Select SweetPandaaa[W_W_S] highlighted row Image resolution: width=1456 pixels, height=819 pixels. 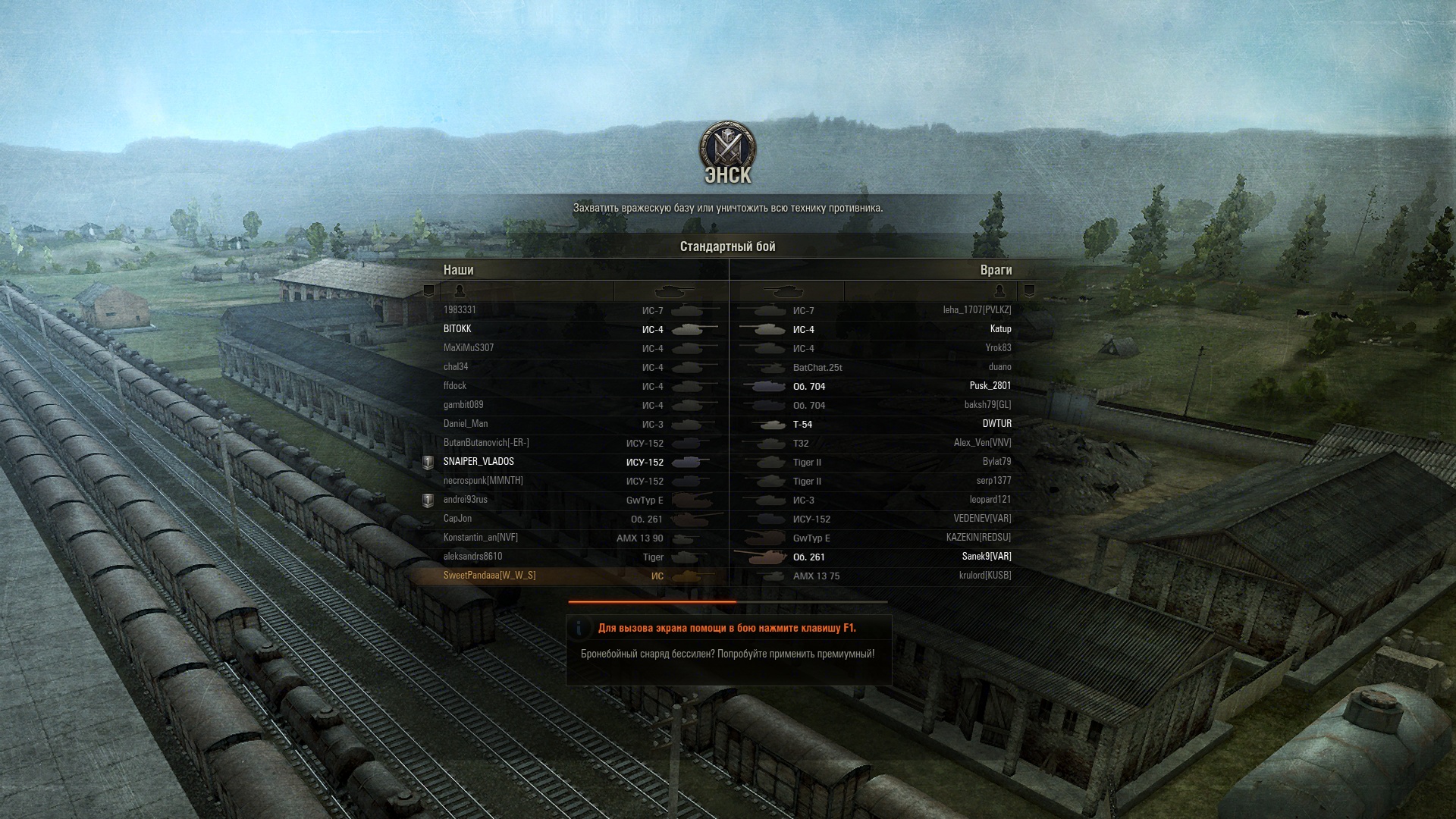[x=489, y=576]
